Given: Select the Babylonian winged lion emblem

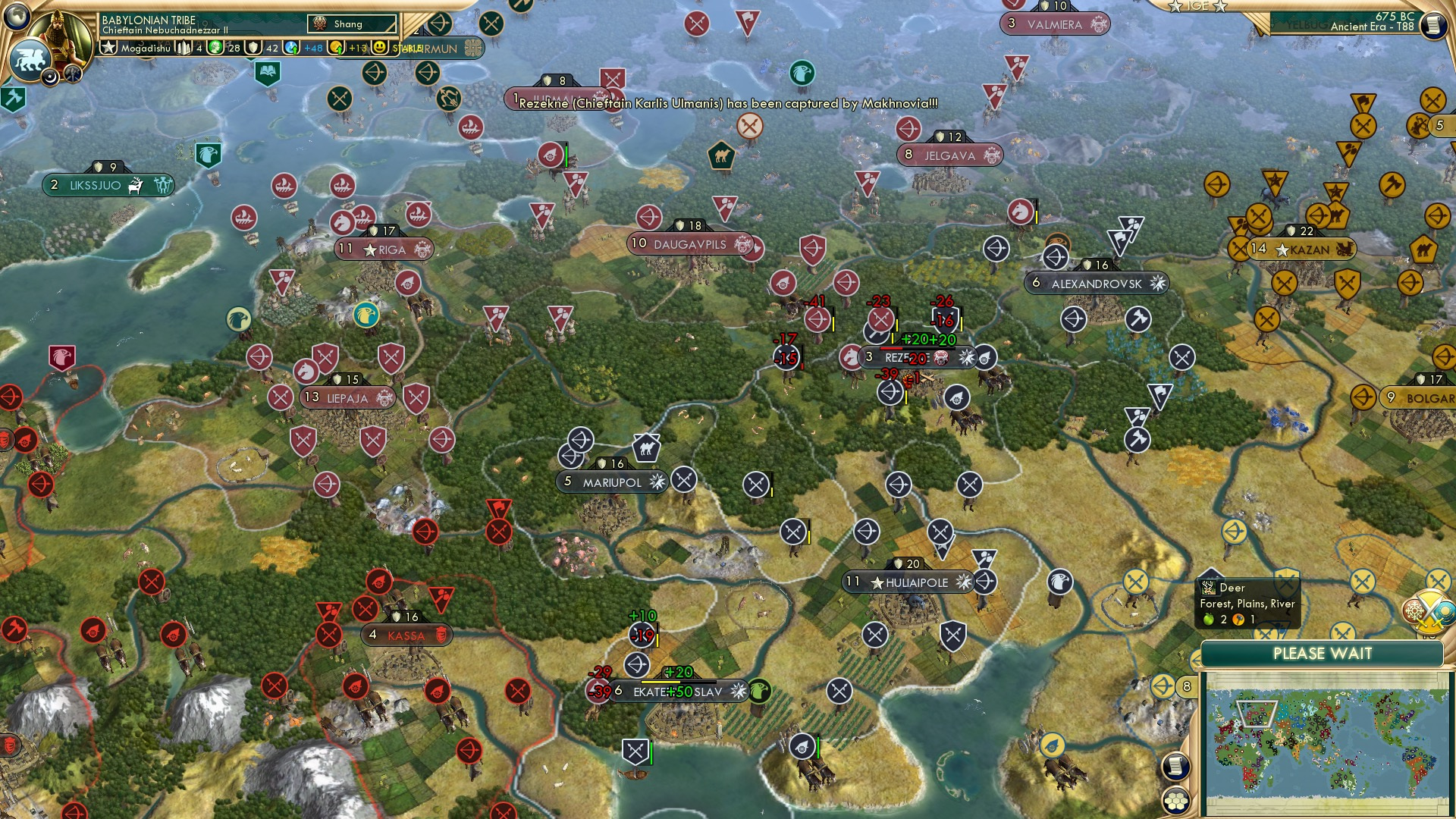Looking at the screenshot, I should [30, 61].
